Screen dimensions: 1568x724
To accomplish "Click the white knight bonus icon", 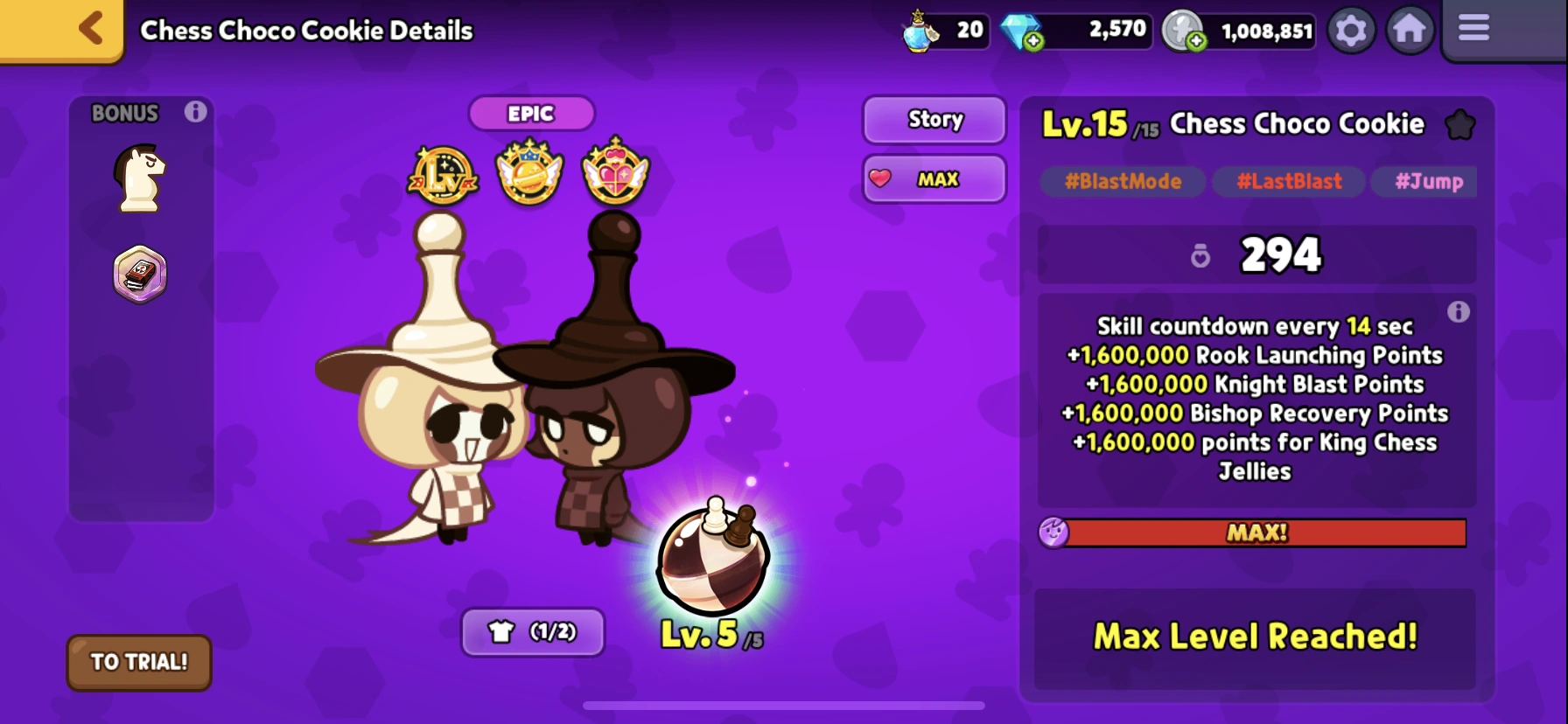I will 138,178.
